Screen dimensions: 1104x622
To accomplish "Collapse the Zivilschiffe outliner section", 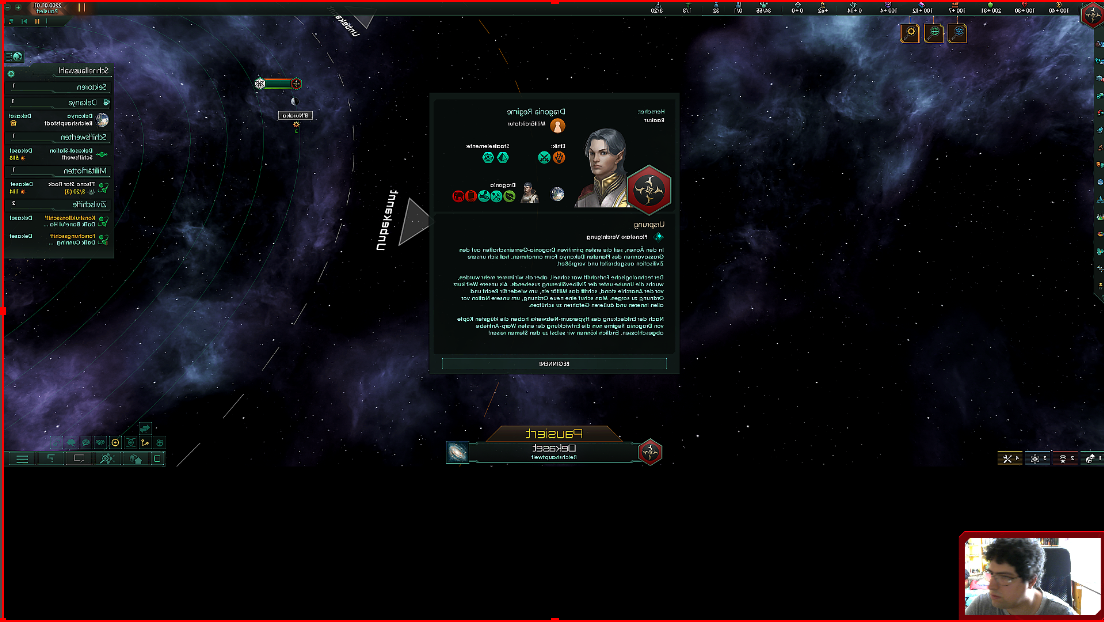I will point(60,203).
